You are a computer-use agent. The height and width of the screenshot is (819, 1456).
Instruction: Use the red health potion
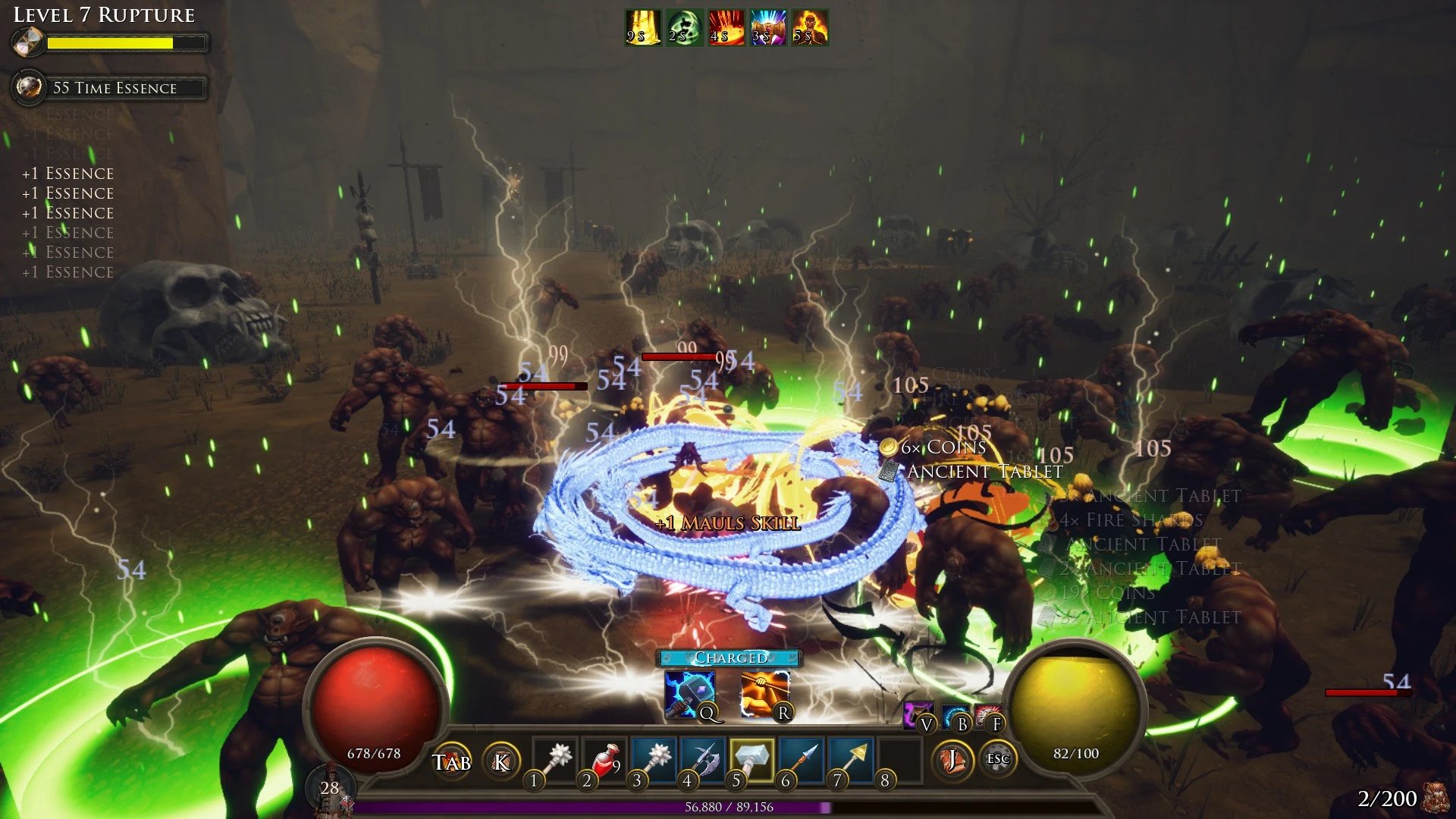coord(606,758)
